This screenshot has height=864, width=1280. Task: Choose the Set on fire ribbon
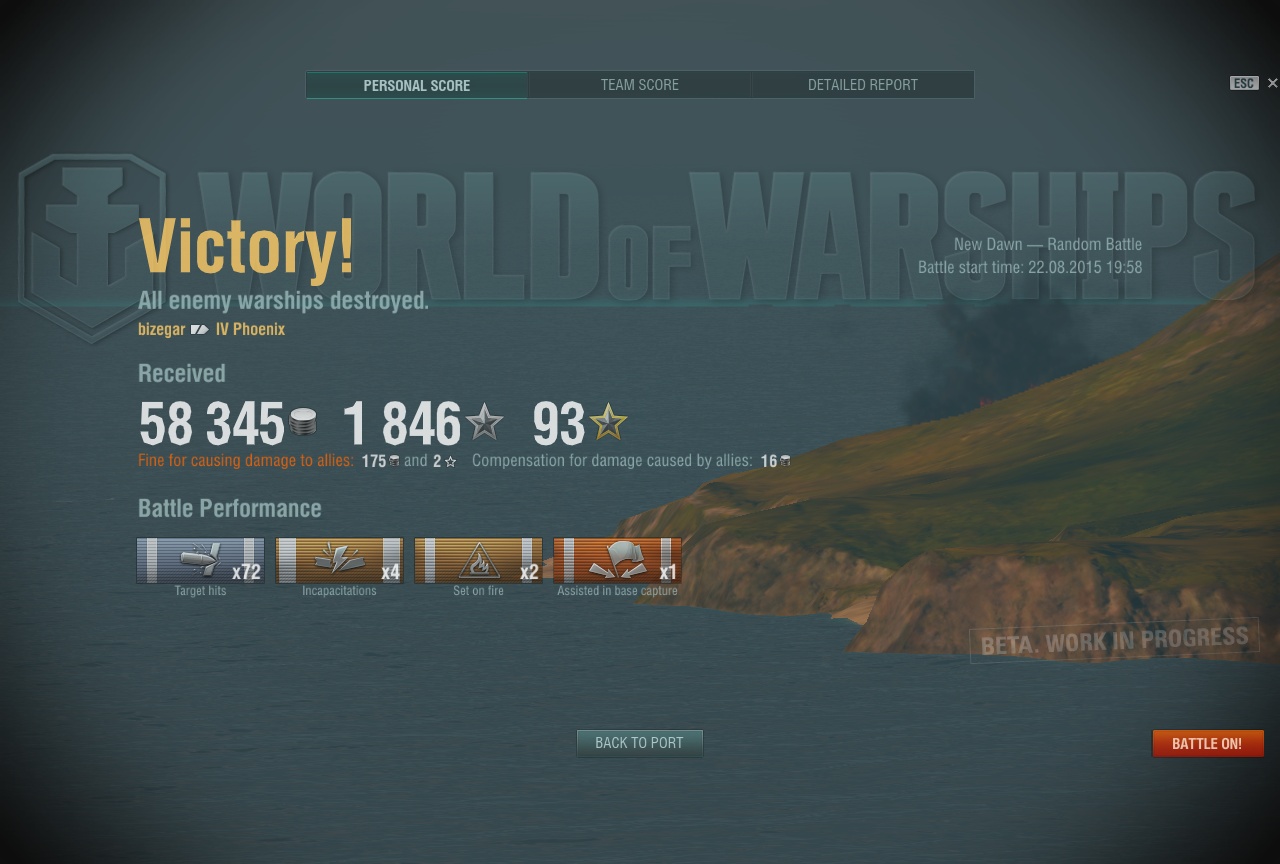[x=478, y=560]
